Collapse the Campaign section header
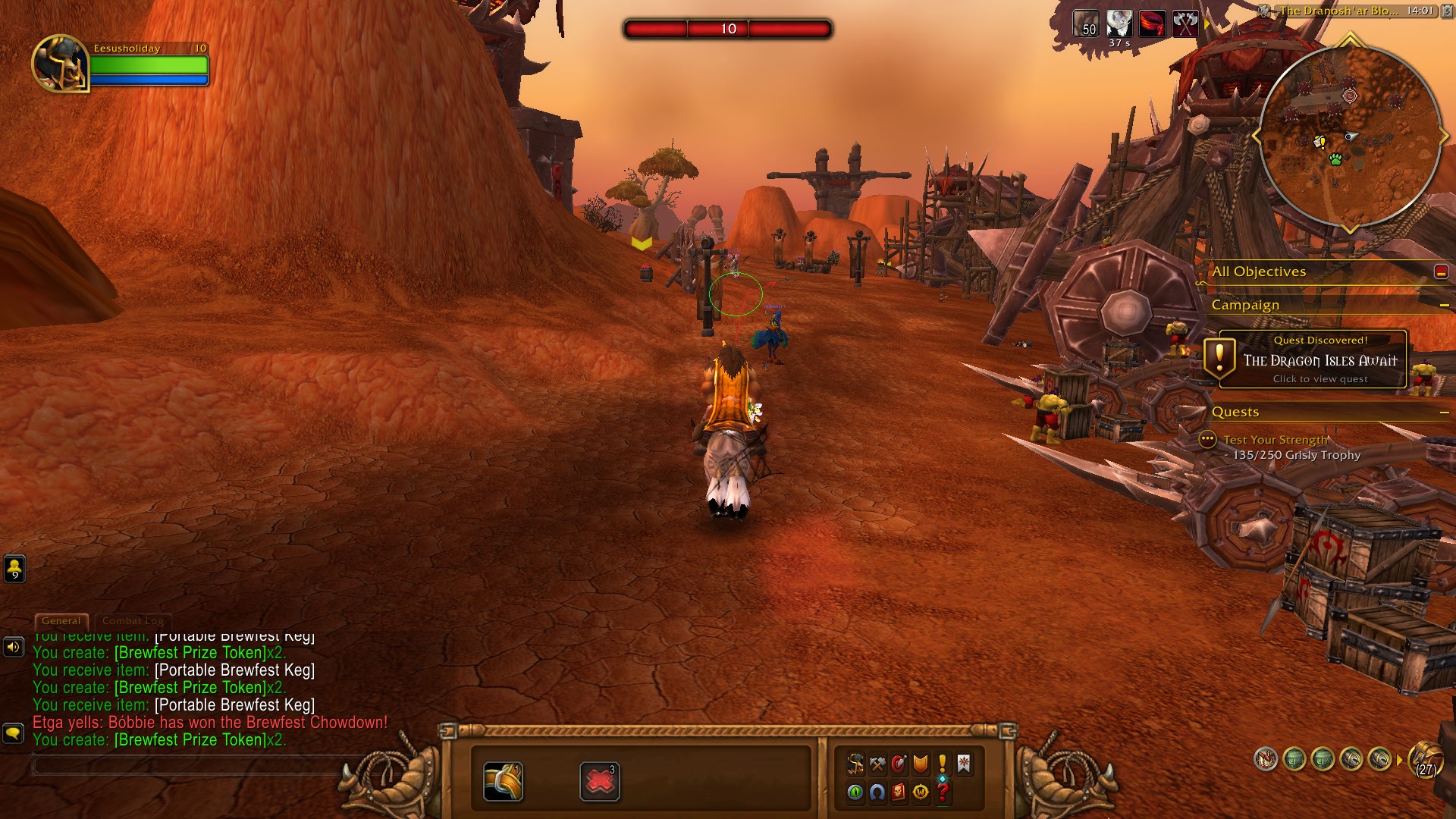 point(1444,305)
